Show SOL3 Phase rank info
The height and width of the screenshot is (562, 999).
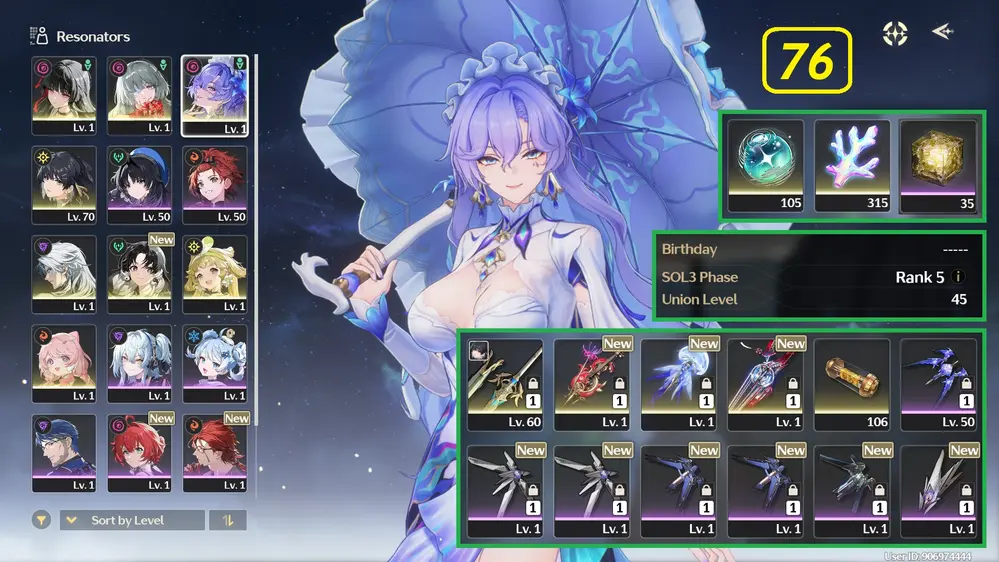point(959,277)
